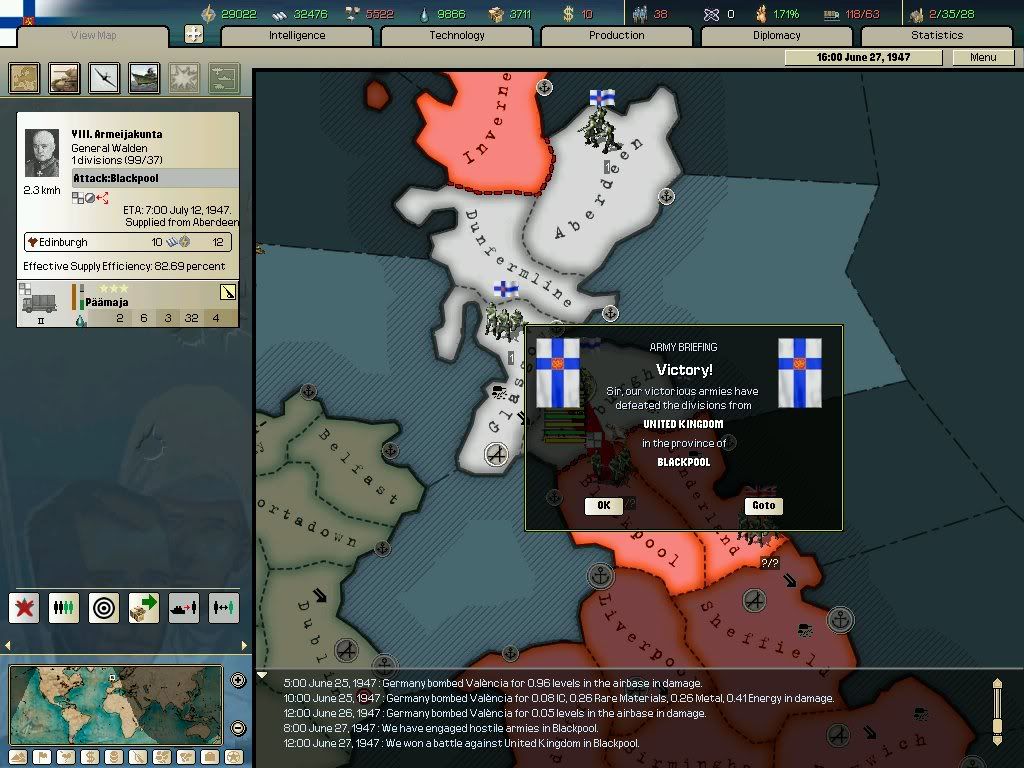Click the bullseye target order button

tap(104, 607)
